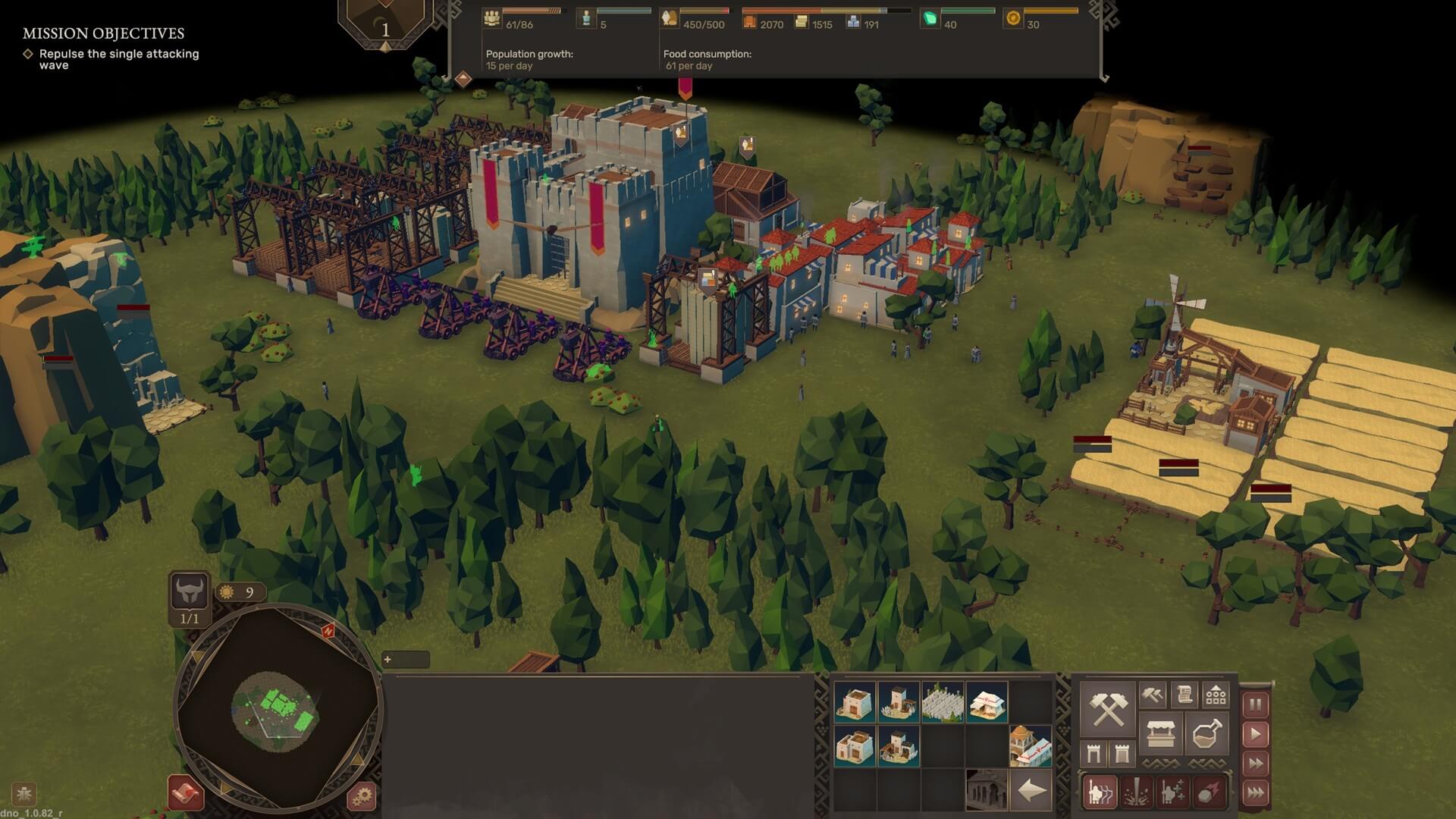Go back with the arrow button
This screenshot has height=819, width=1456.
coord(1031,791)
